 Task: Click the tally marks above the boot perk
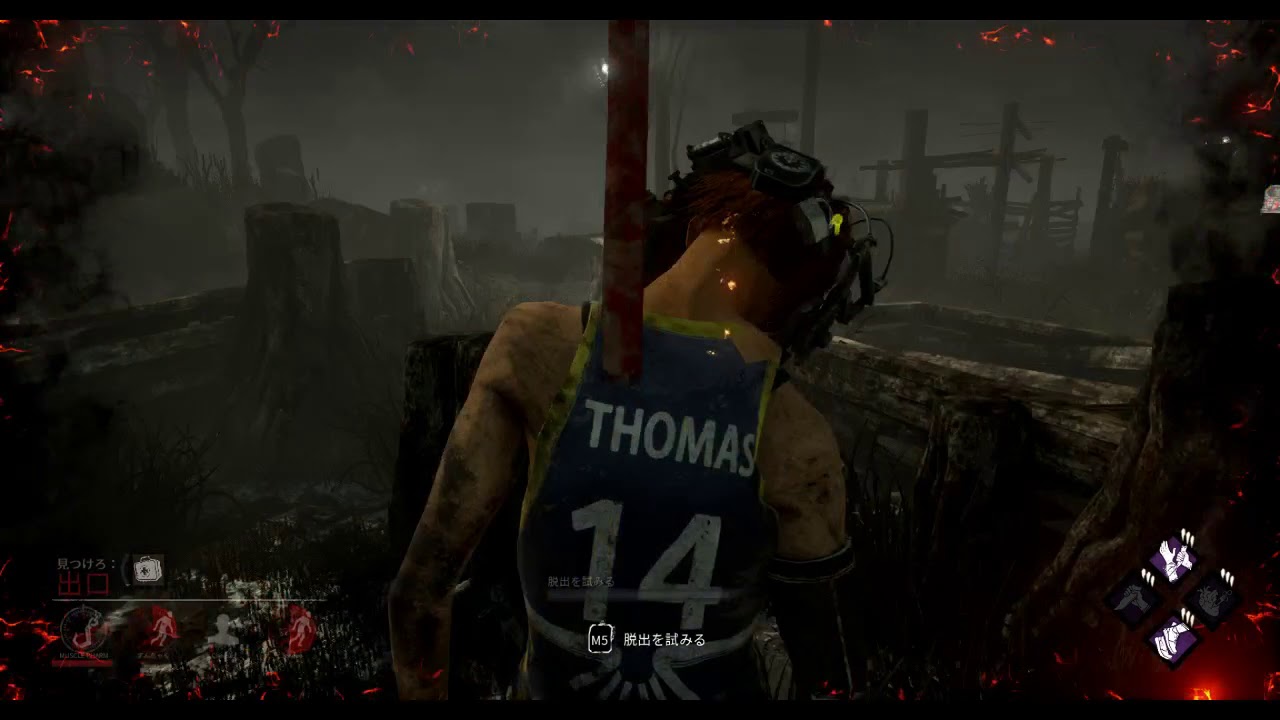point(1186,616)
